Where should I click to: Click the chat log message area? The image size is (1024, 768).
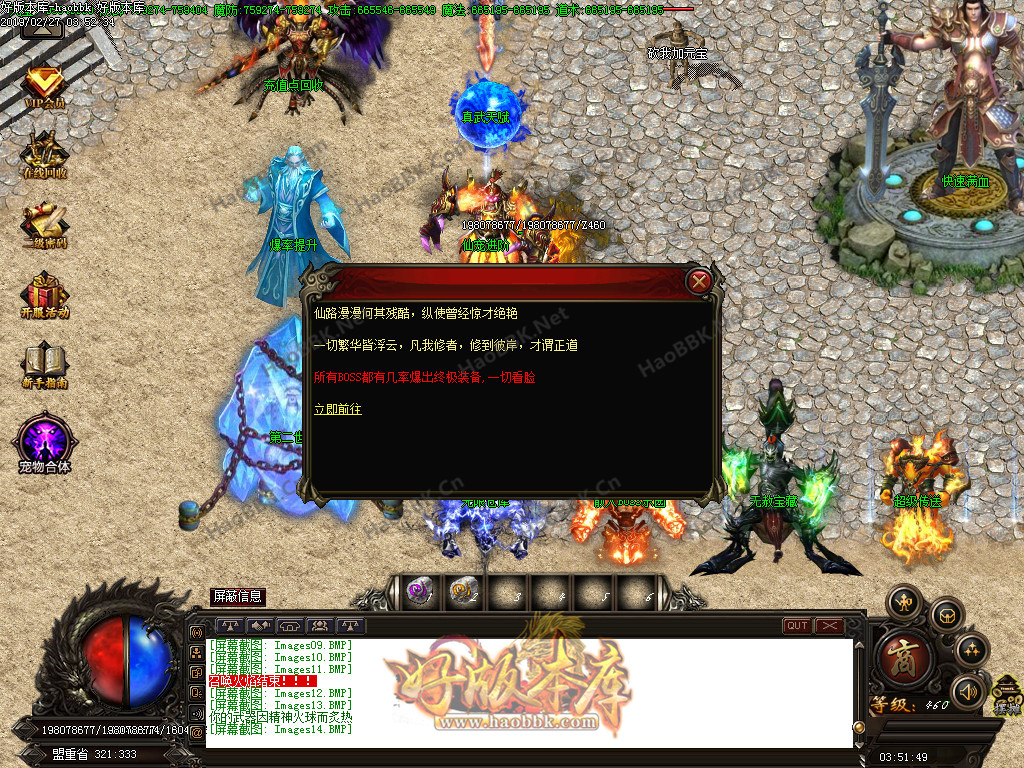pyautogui.click(x=530, y=692)
